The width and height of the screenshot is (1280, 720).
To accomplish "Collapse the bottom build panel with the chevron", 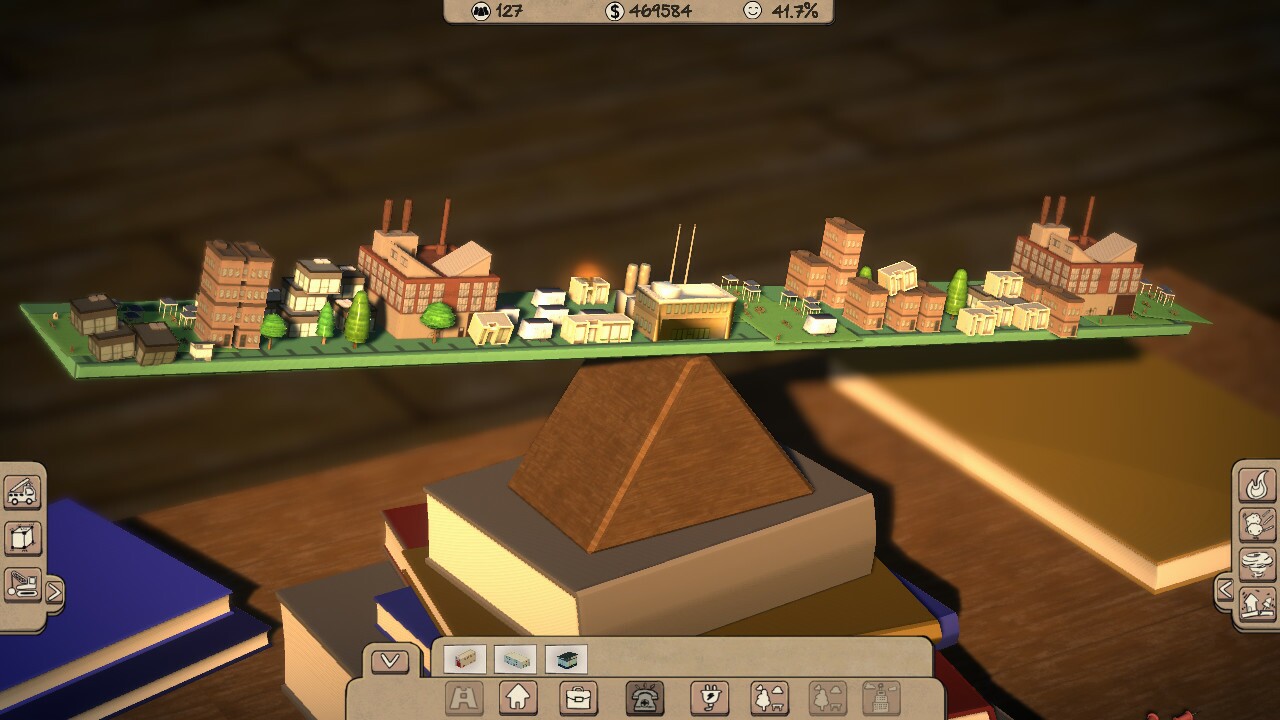I will 388,659.
